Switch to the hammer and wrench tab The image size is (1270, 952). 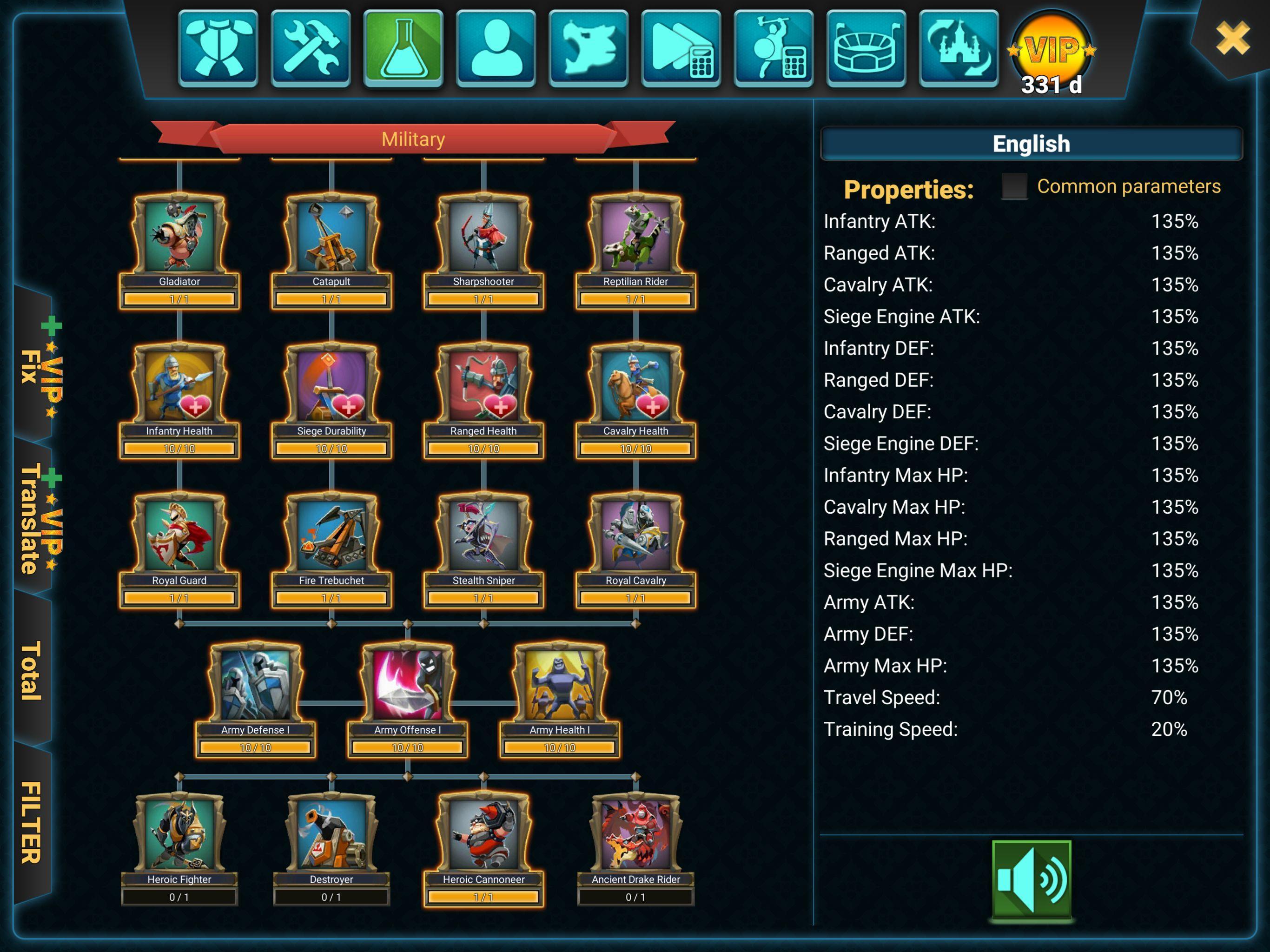(x=311, y=48)
